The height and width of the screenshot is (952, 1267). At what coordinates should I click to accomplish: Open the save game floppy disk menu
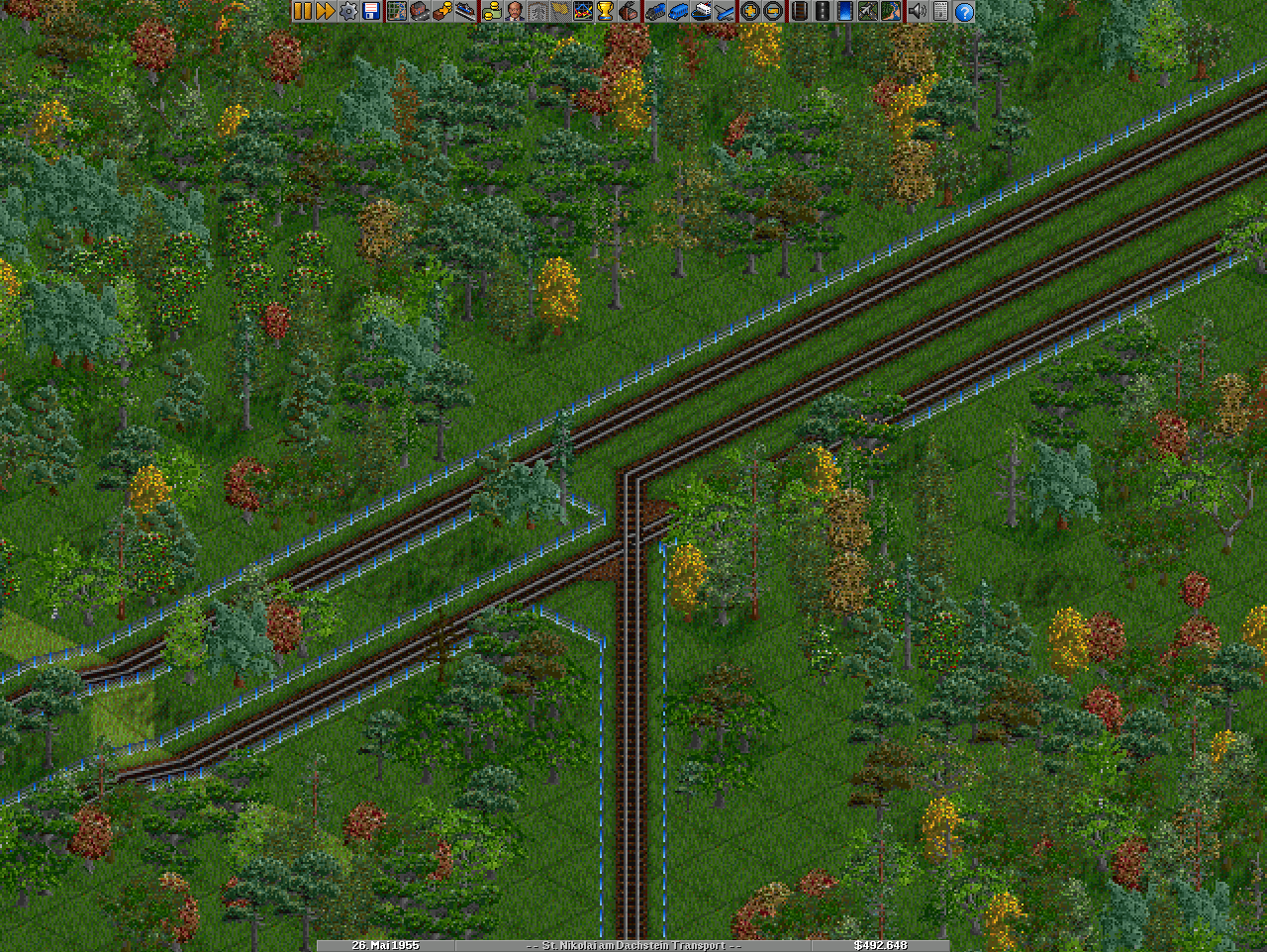371,11
